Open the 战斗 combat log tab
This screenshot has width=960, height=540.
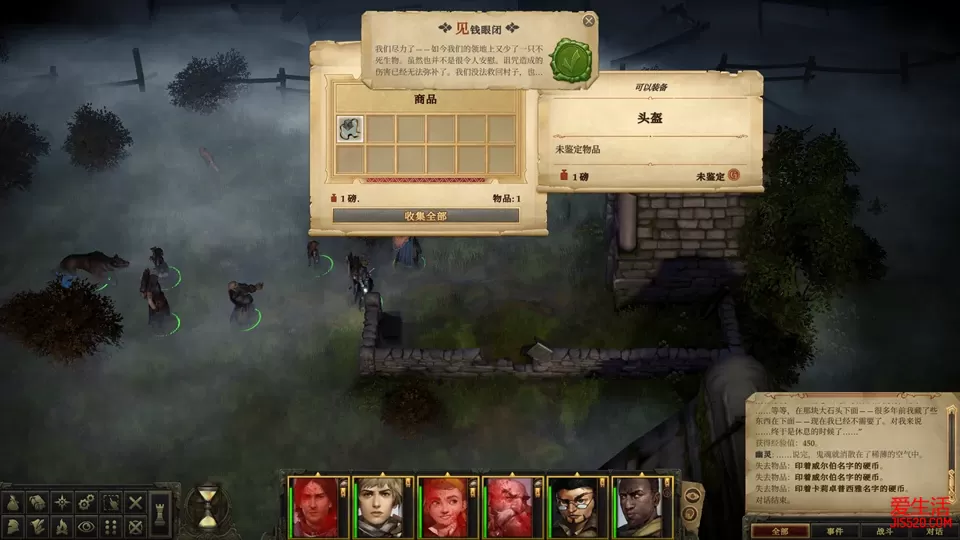pos(885,531)
